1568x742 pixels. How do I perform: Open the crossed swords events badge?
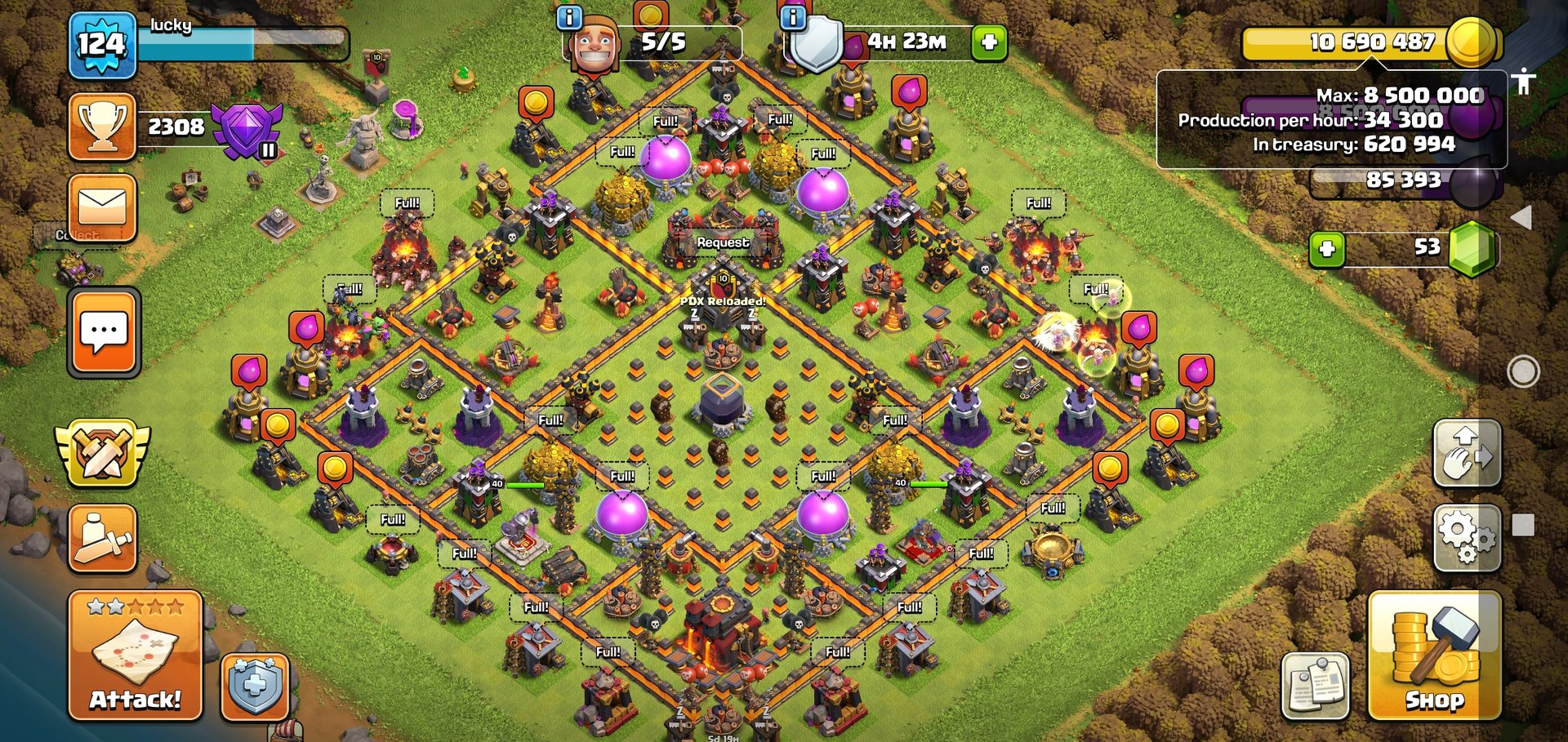pyautogui.click(x=102, y=451)
